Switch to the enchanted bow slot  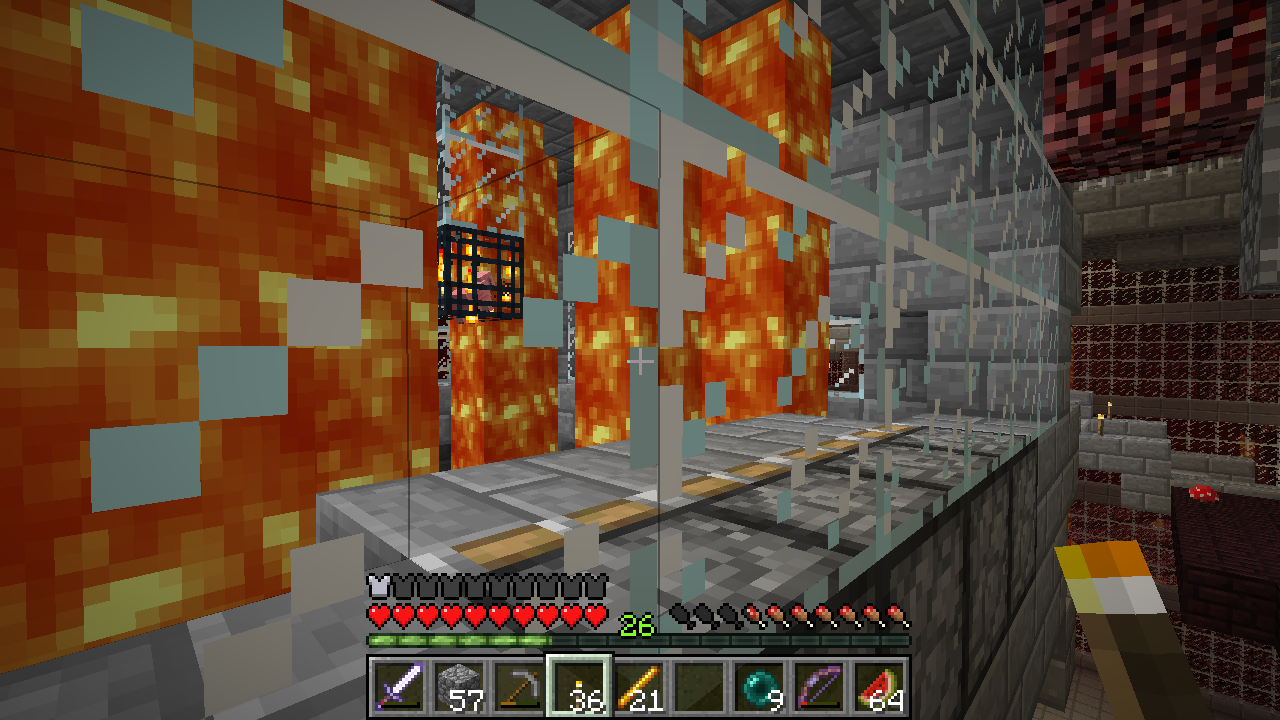(x=818, y=686)
